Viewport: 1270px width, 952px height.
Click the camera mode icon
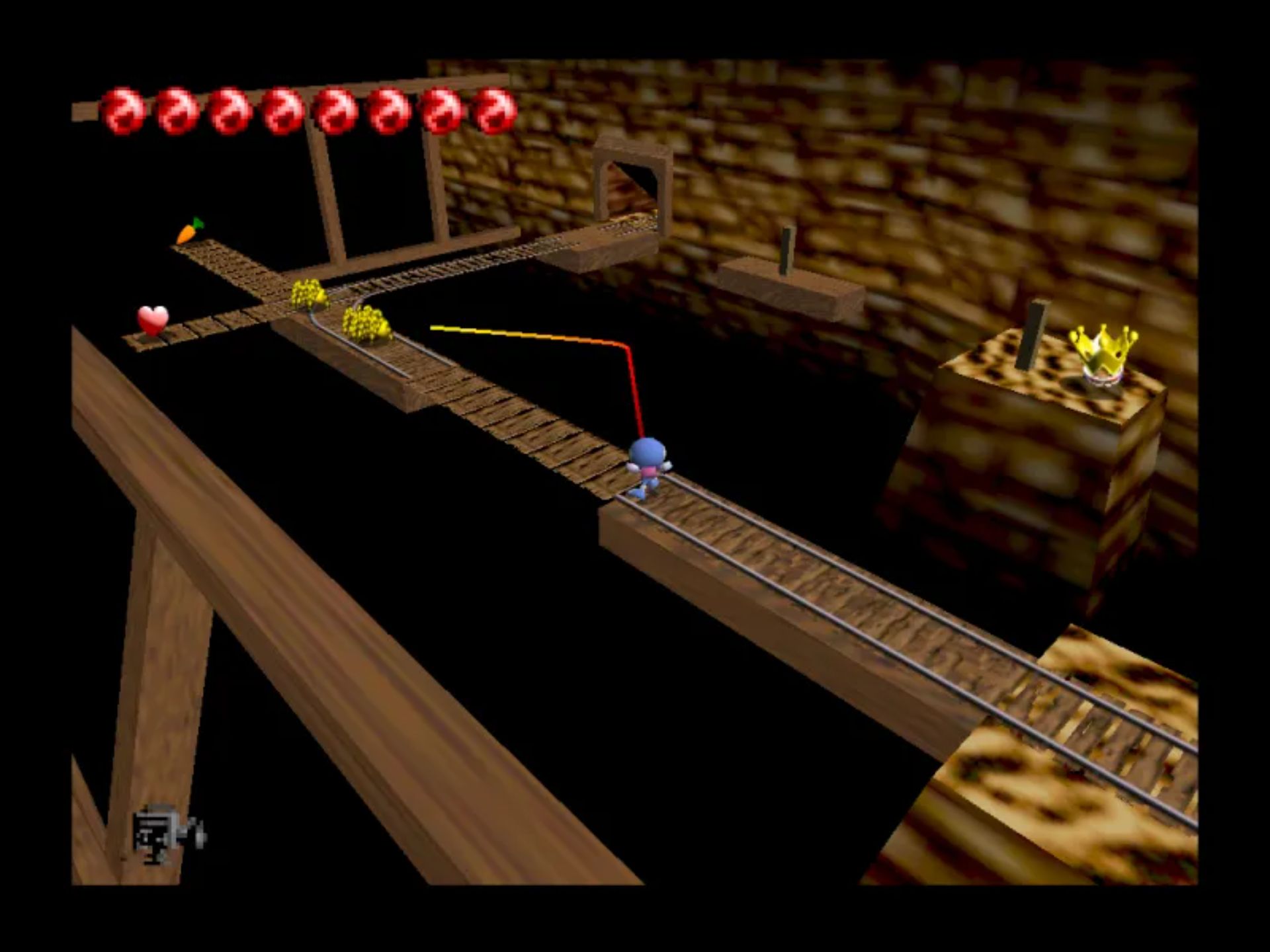point(167,835)
